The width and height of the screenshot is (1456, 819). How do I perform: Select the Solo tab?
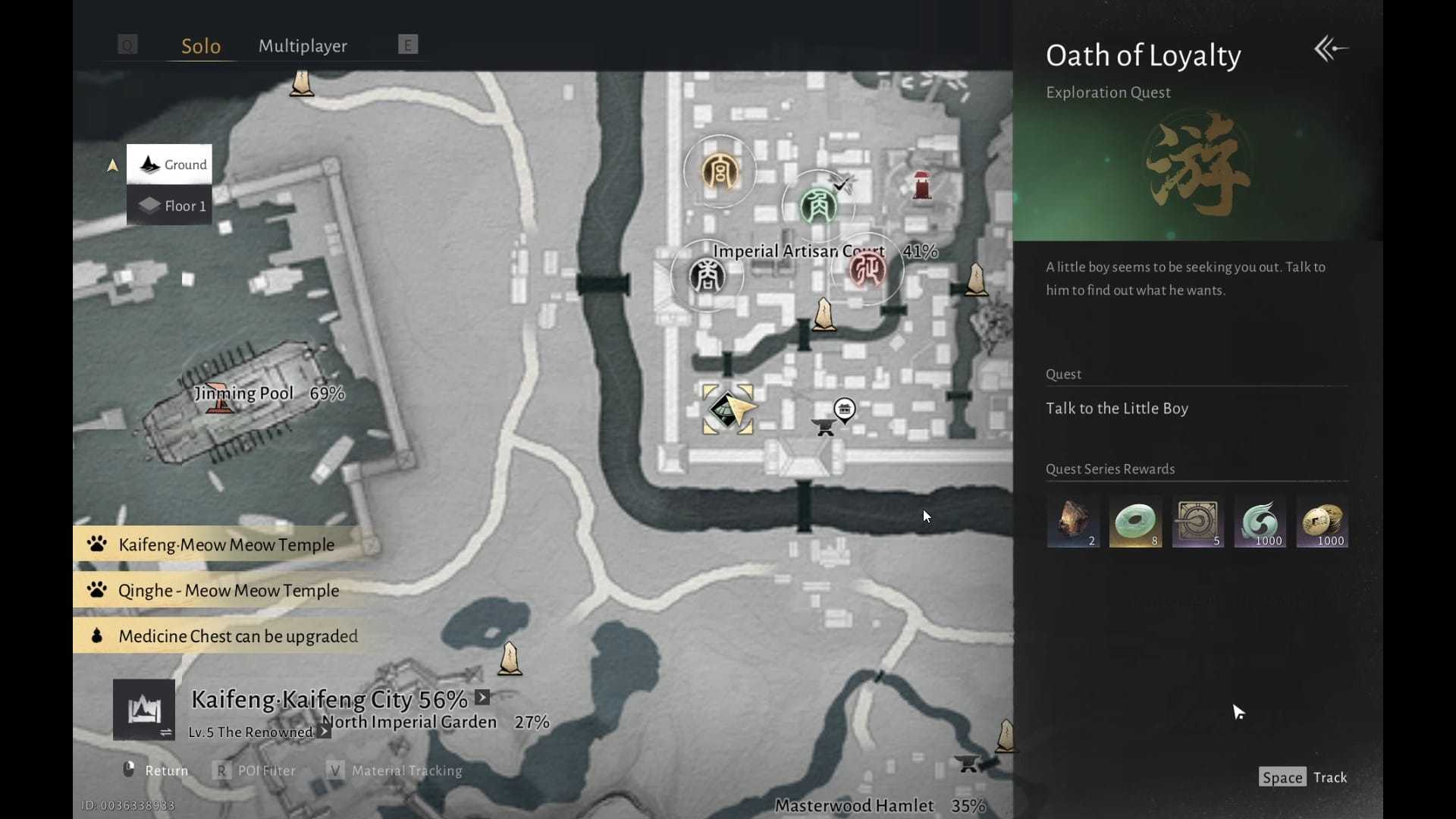pyautogui.click(x=201, y=45)
